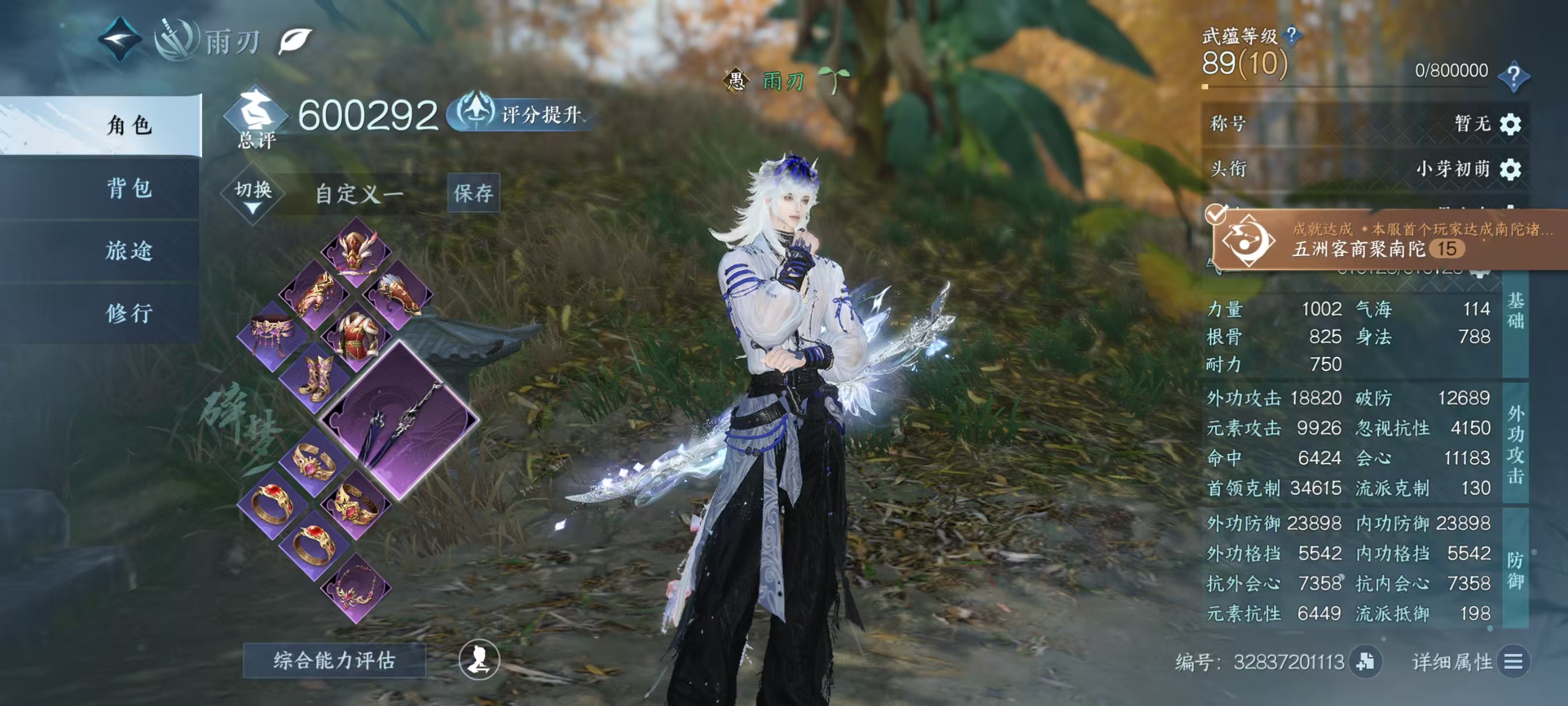Image resolution: width=1568 pixels, height=706 pixels.
Task: Switch to the 背包 tab
Action: pyautogui.click(x=129, y=188)
